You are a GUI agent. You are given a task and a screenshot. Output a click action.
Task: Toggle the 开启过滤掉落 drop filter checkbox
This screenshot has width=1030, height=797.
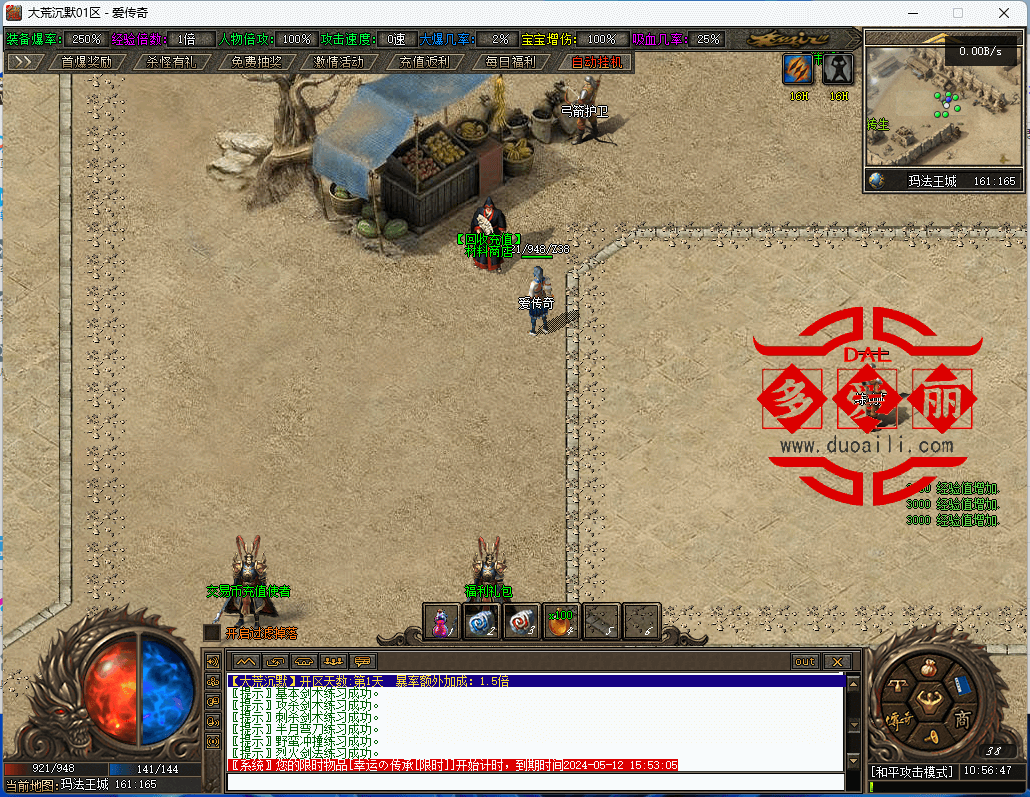(211, 632)
